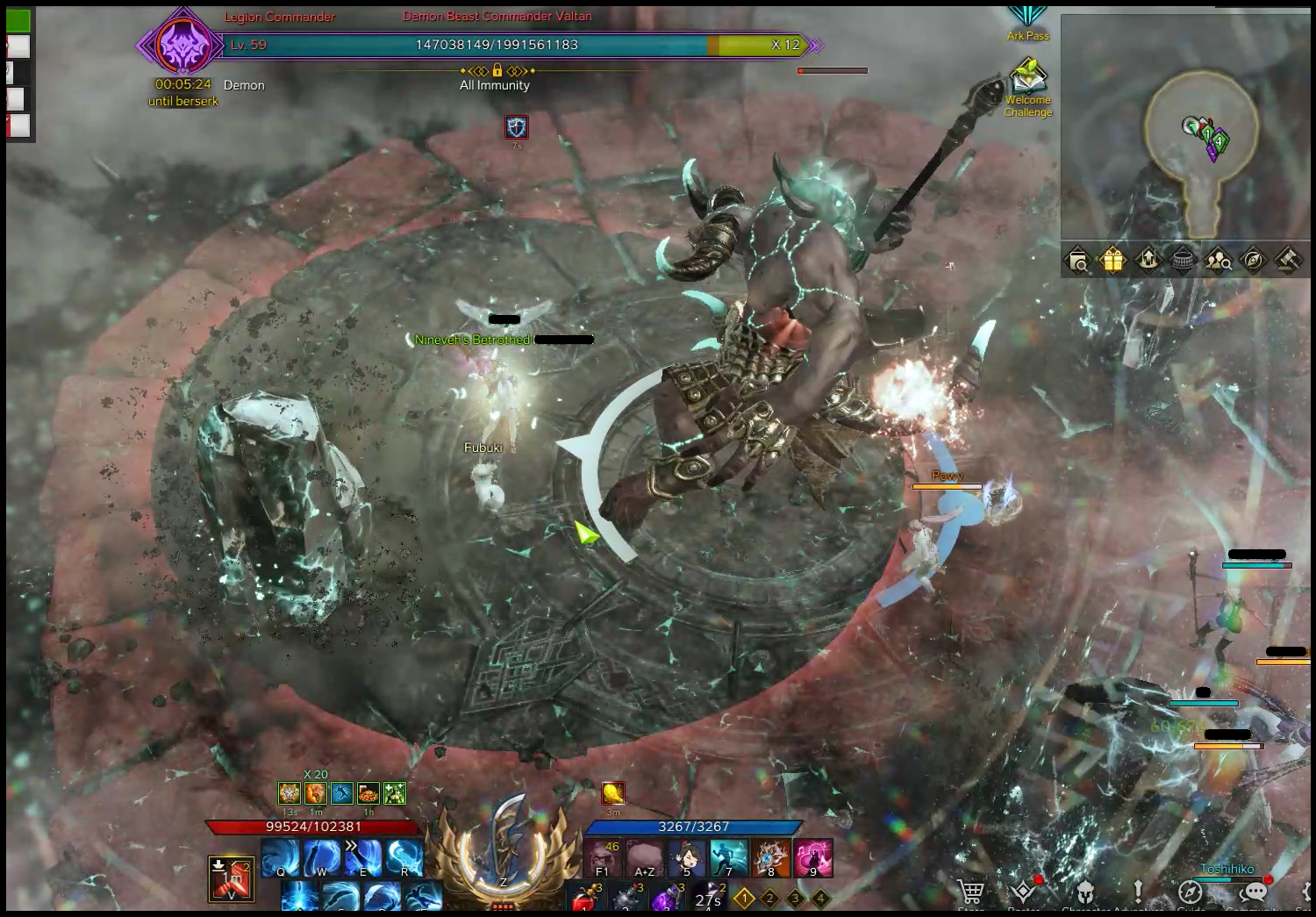Open the Welcome Challenge panel

tap(1027, 84)
